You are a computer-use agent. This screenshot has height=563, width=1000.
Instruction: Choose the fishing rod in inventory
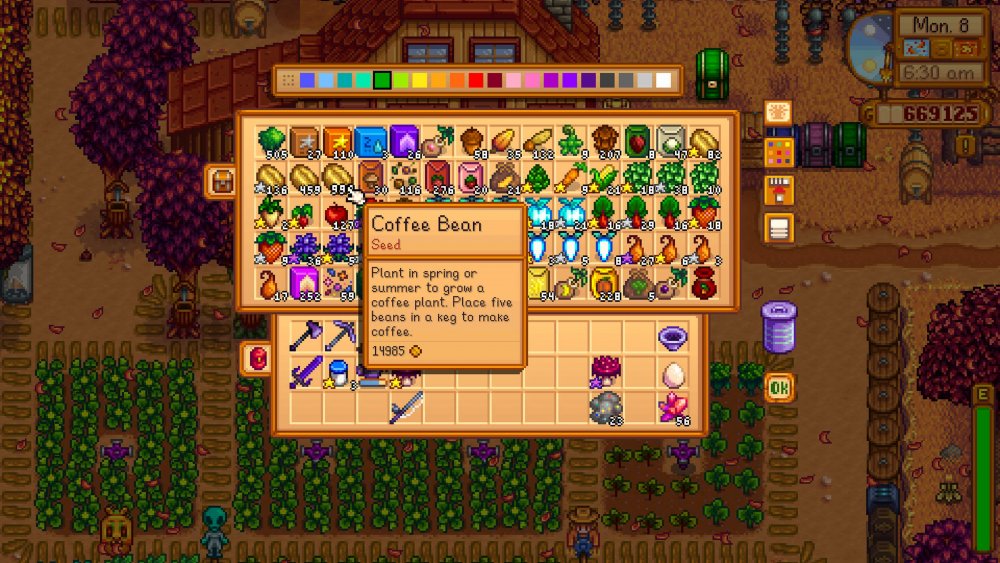(405, 407)
